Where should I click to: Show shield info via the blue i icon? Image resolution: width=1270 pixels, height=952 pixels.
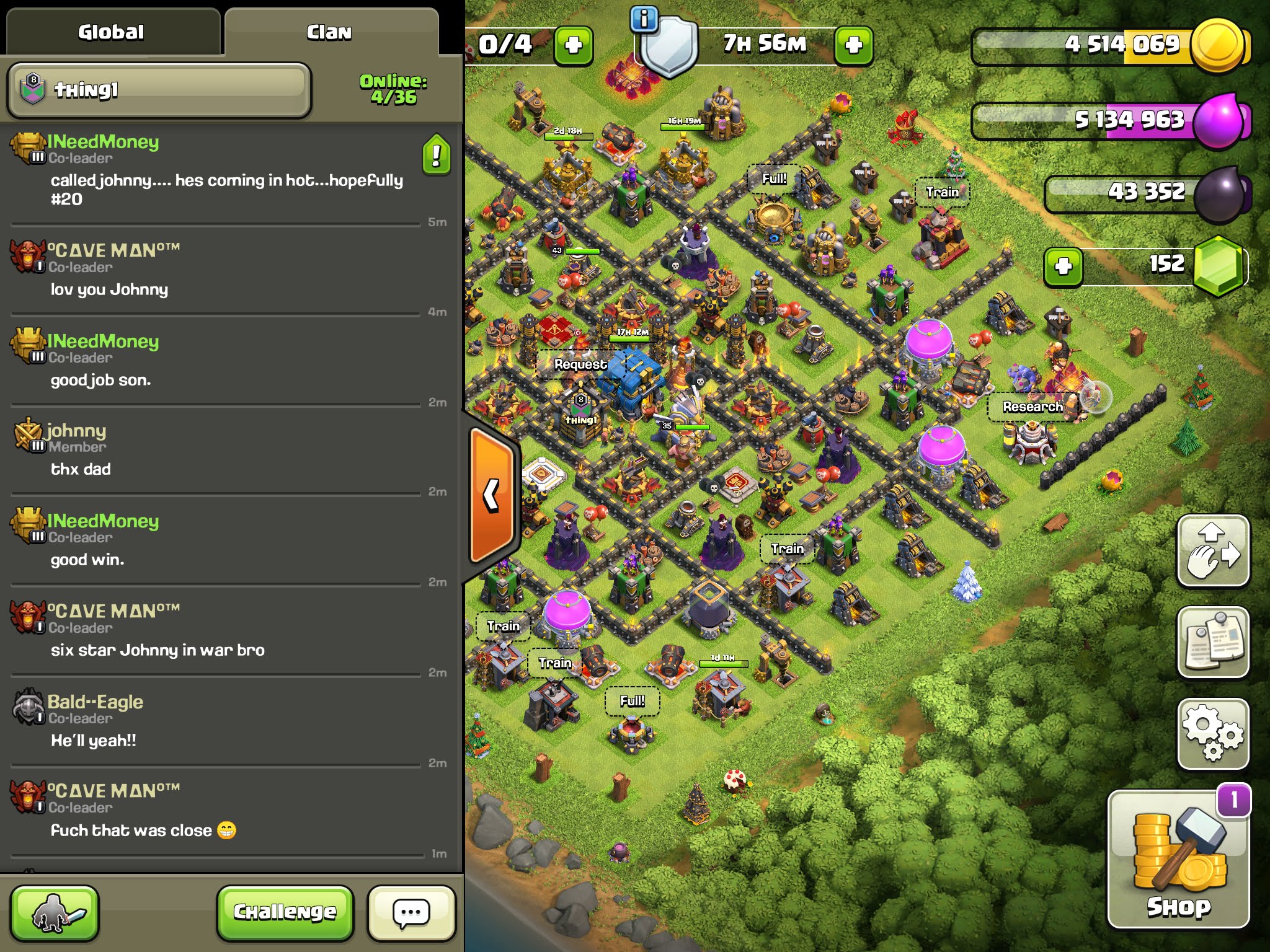pyautogui.click(x=644, y=19)
